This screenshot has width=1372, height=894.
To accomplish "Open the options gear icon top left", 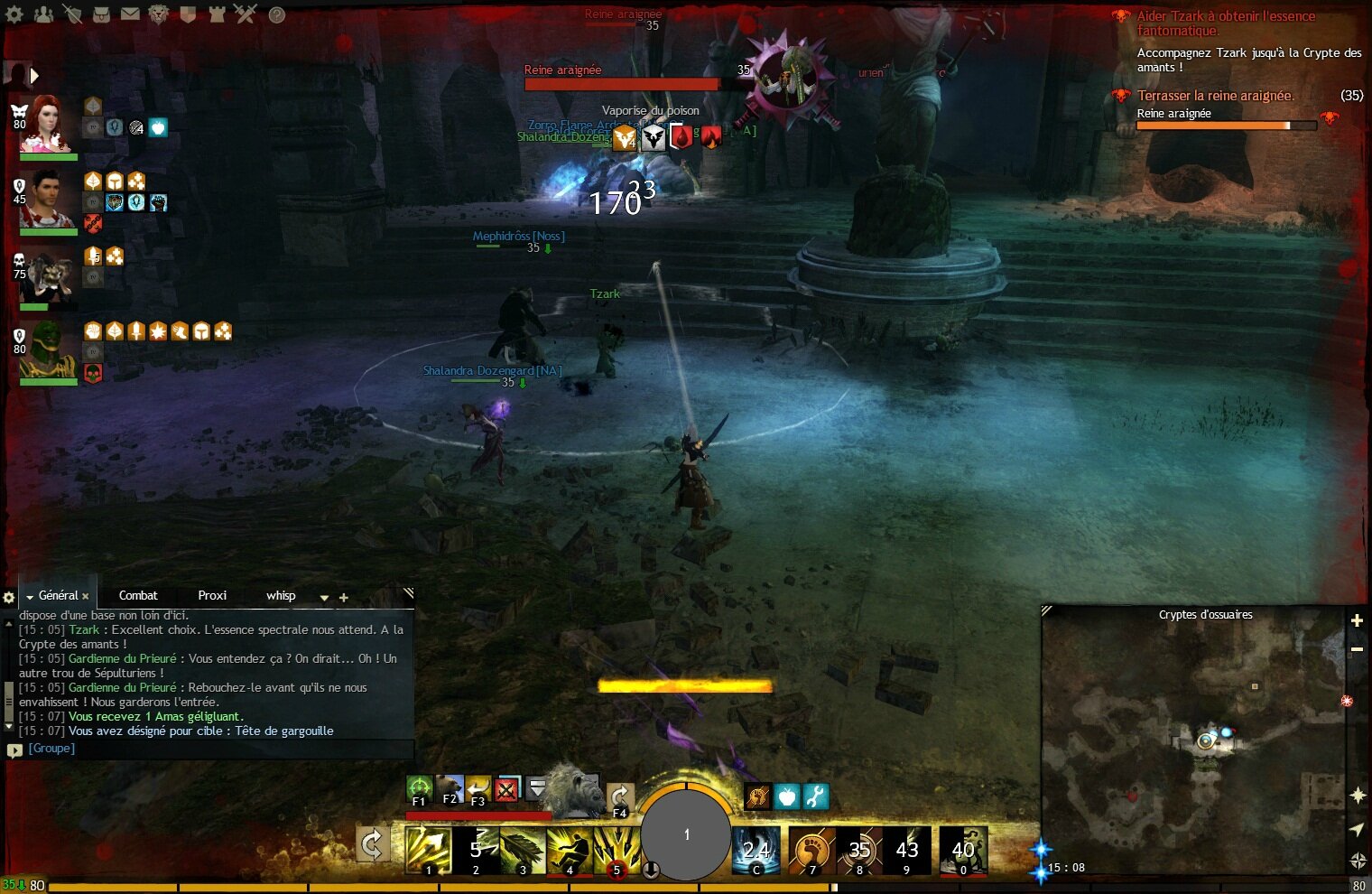I will point(15,14).
